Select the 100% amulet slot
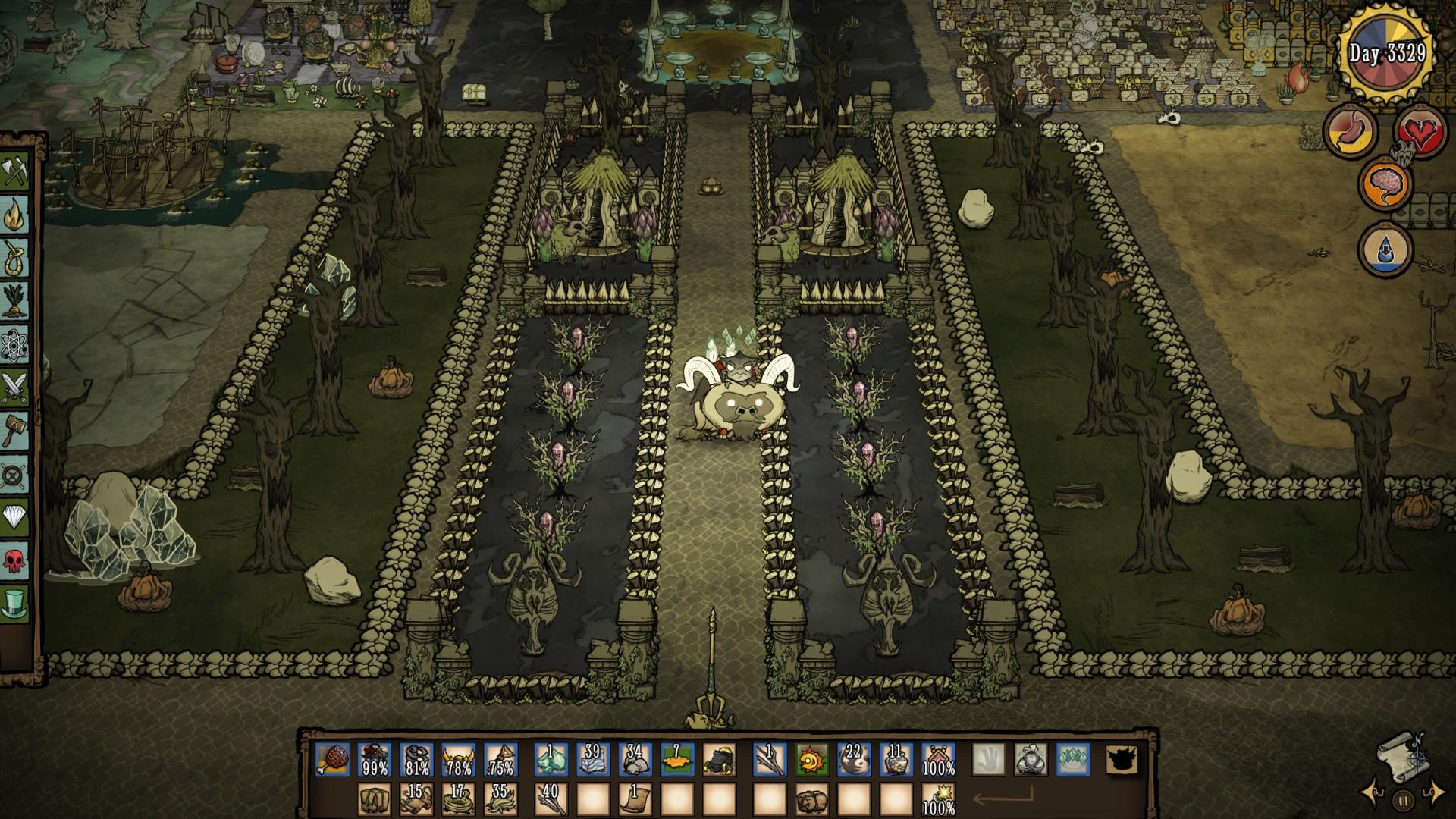1456x819 pixels. (x=939, y=759)
